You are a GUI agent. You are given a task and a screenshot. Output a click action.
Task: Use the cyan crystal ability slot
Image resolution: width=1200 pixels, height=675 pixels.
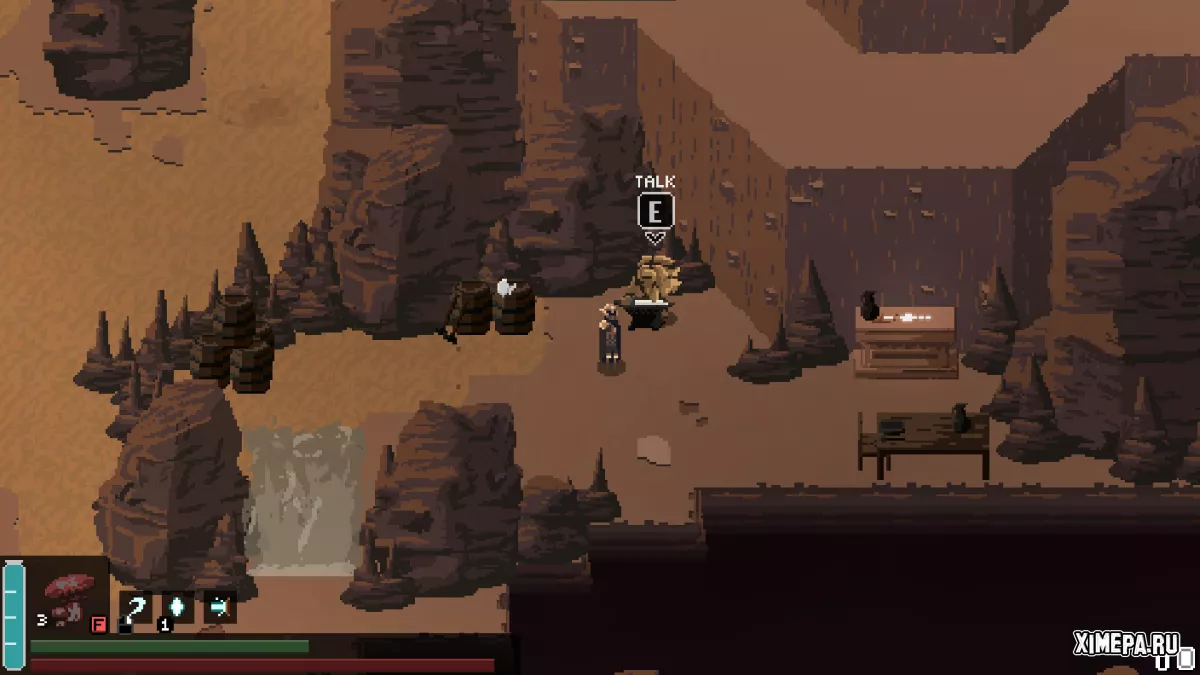177,607
